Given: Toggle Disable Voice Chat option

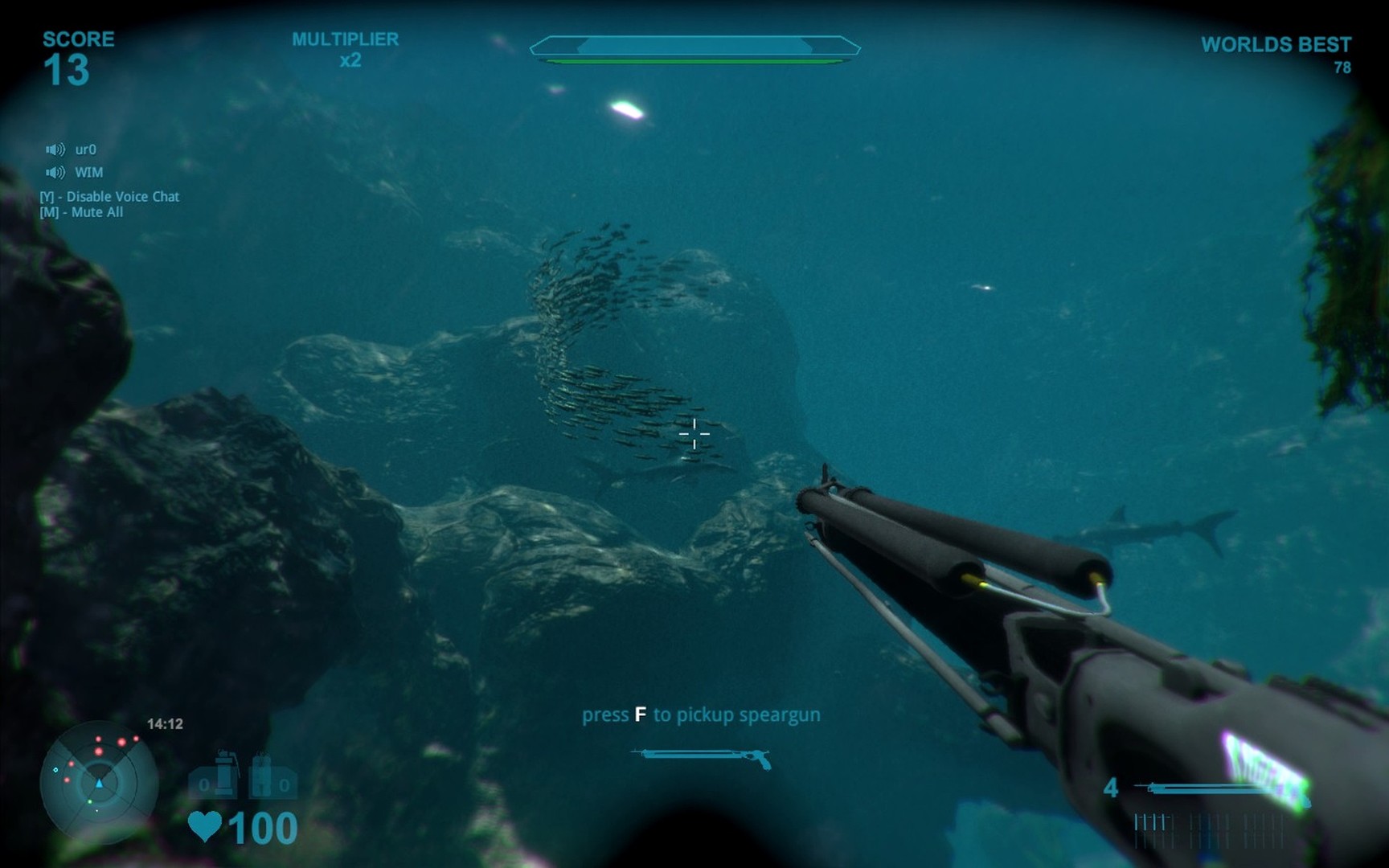Looking at the screenshot, I should pyautogui.click(x=109, y=196).
